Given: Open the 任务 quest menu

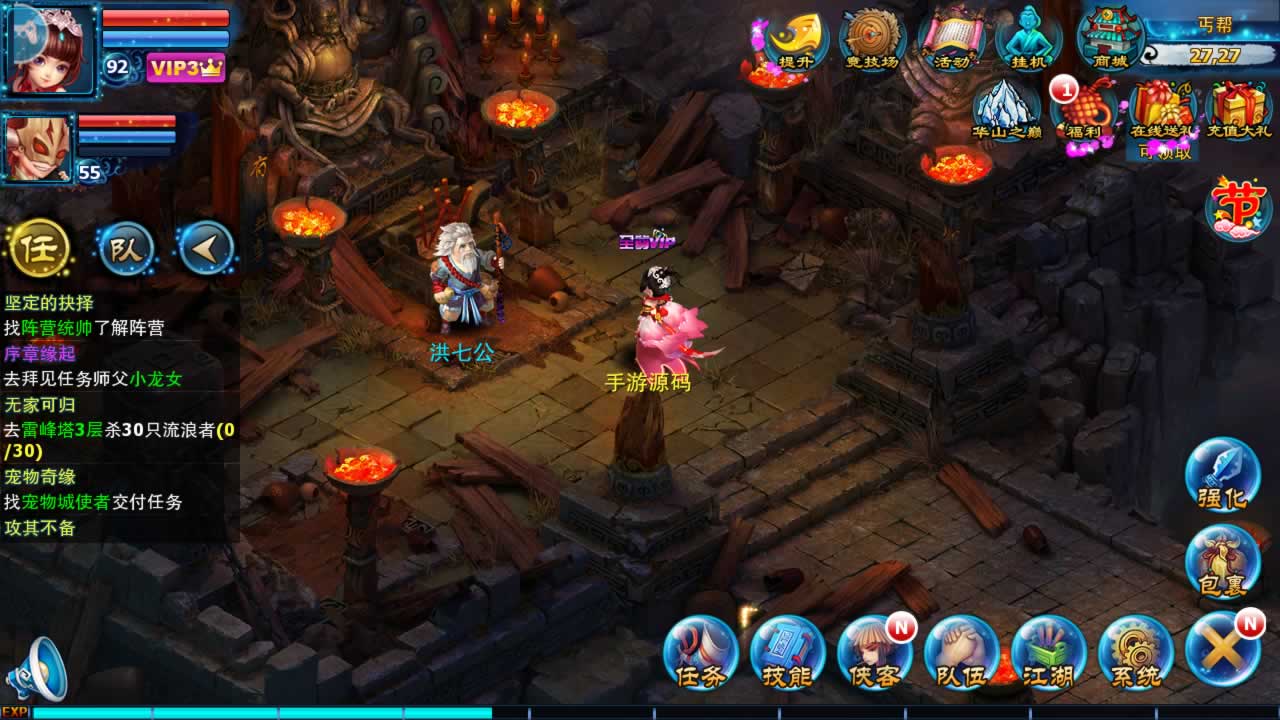Looking at the screenshot, I should point(700,652).
